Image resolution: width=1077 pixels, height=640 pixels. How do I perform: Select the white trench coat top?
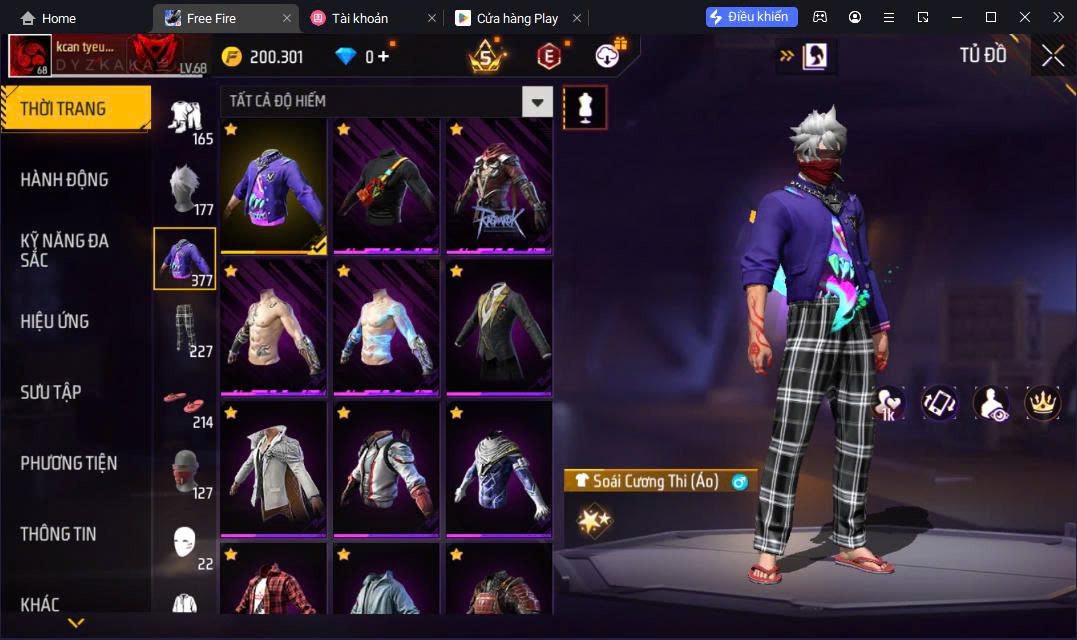coord(274,469)
